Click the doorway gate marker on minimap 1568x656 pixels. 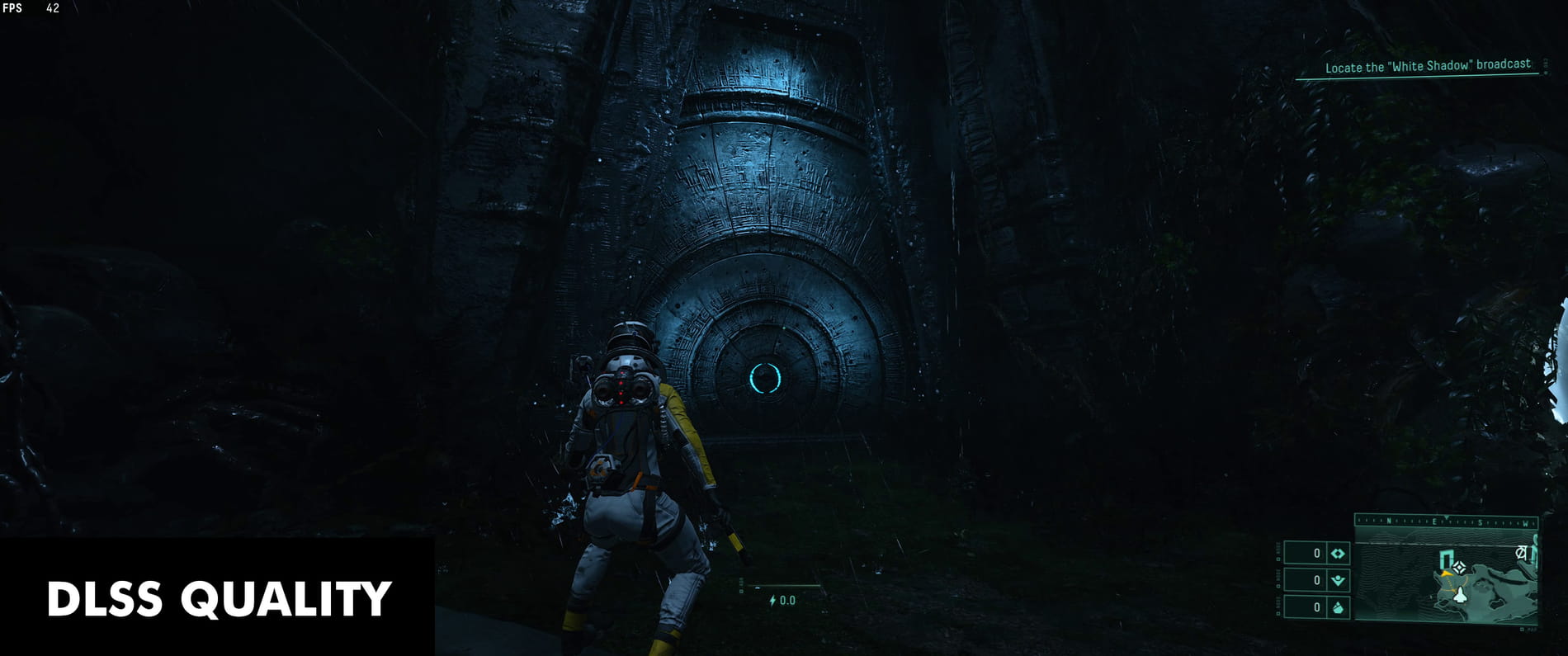coord(1446,560)
